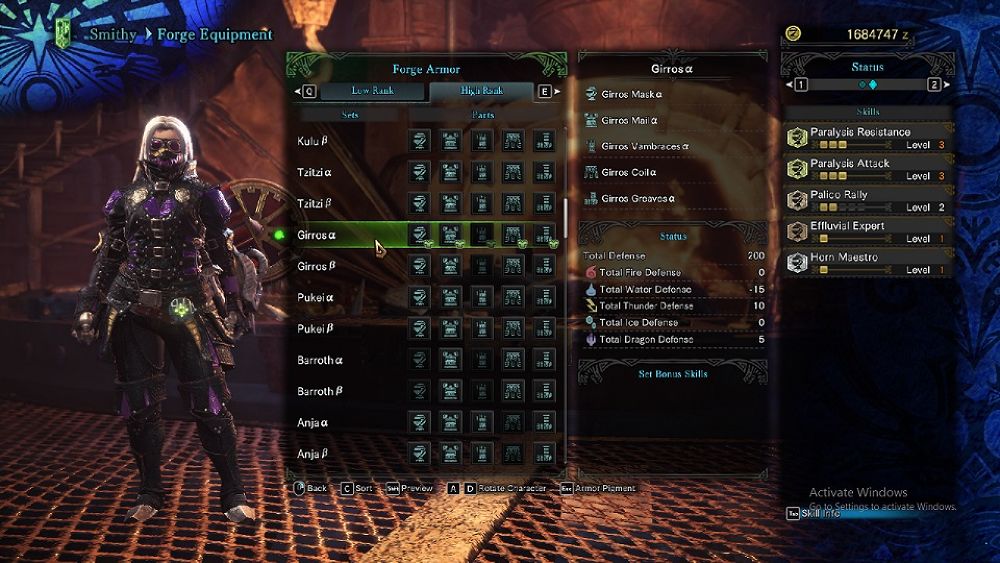Pick Girros Greaves α from the list
This screenshot has height=563, width=1000.
[638, 199]
